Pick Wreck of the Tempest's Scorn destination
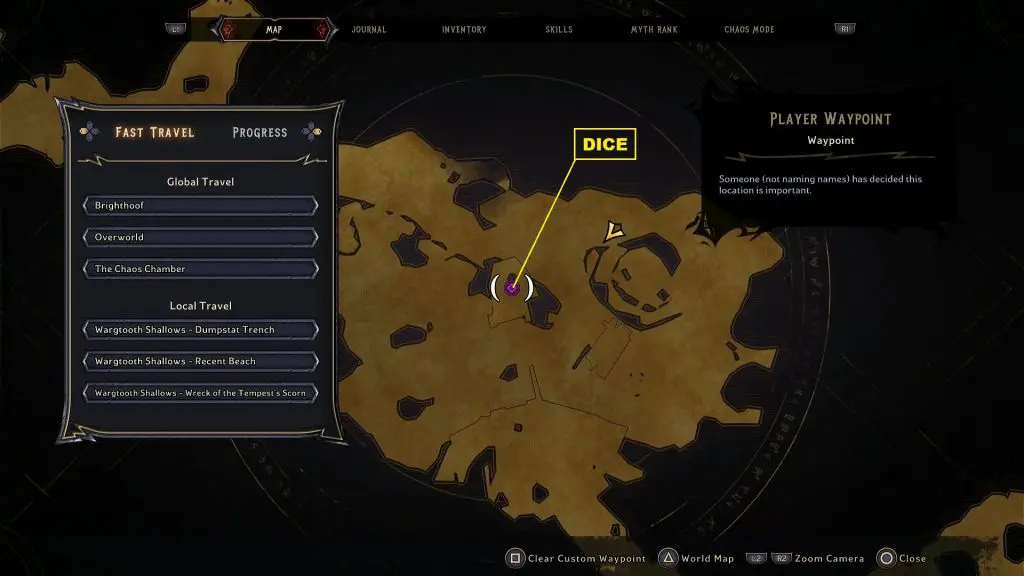Image resolution: width=1024 pixels, height=576 pixels. click(x=201, y=393)
